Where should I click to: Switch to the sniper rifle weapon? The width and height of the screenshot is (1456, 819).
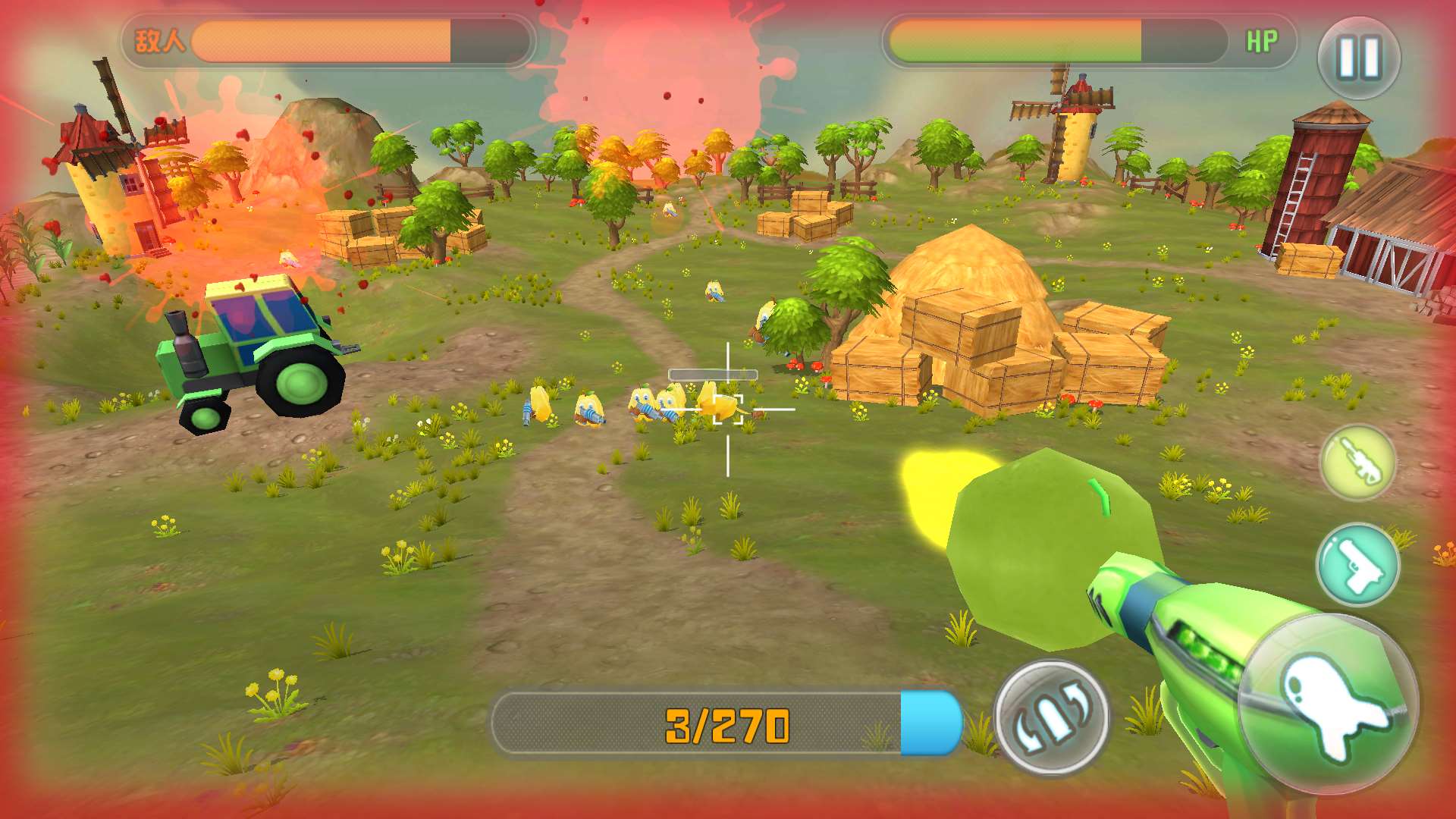click(x=1357, y=462)
